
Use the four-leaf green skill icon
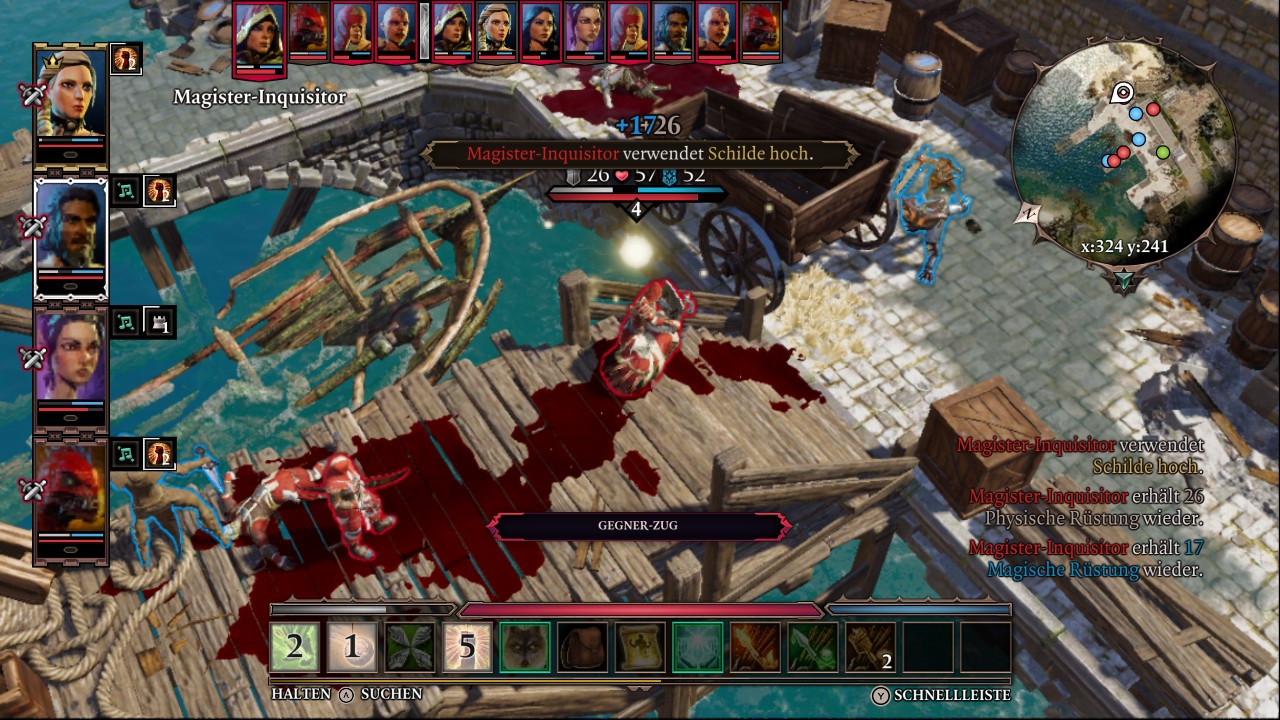pos(410,647)
